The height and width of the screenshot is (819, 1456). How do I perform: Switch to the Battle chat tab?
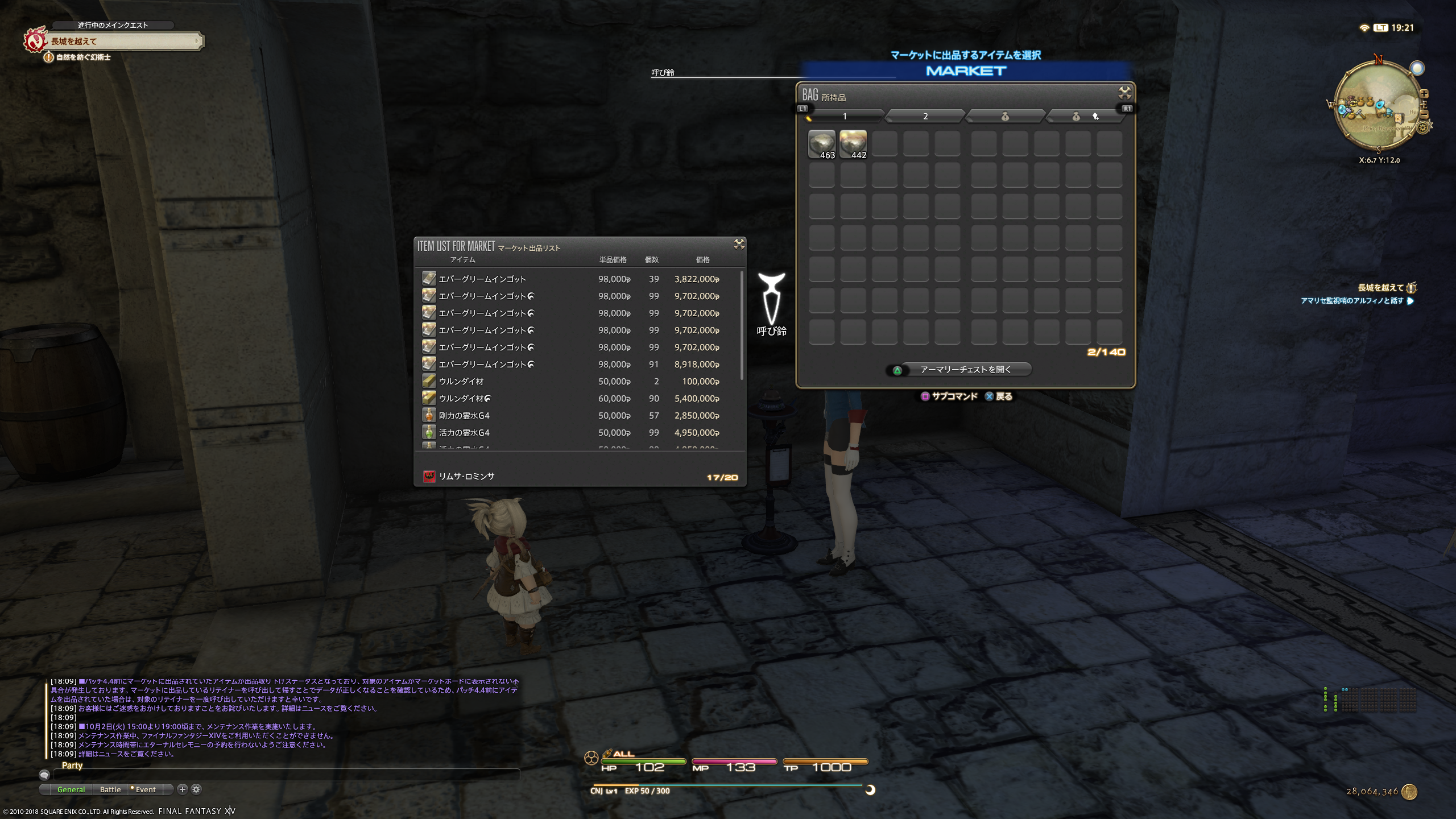pyautogui.click(x=110, y=789)
